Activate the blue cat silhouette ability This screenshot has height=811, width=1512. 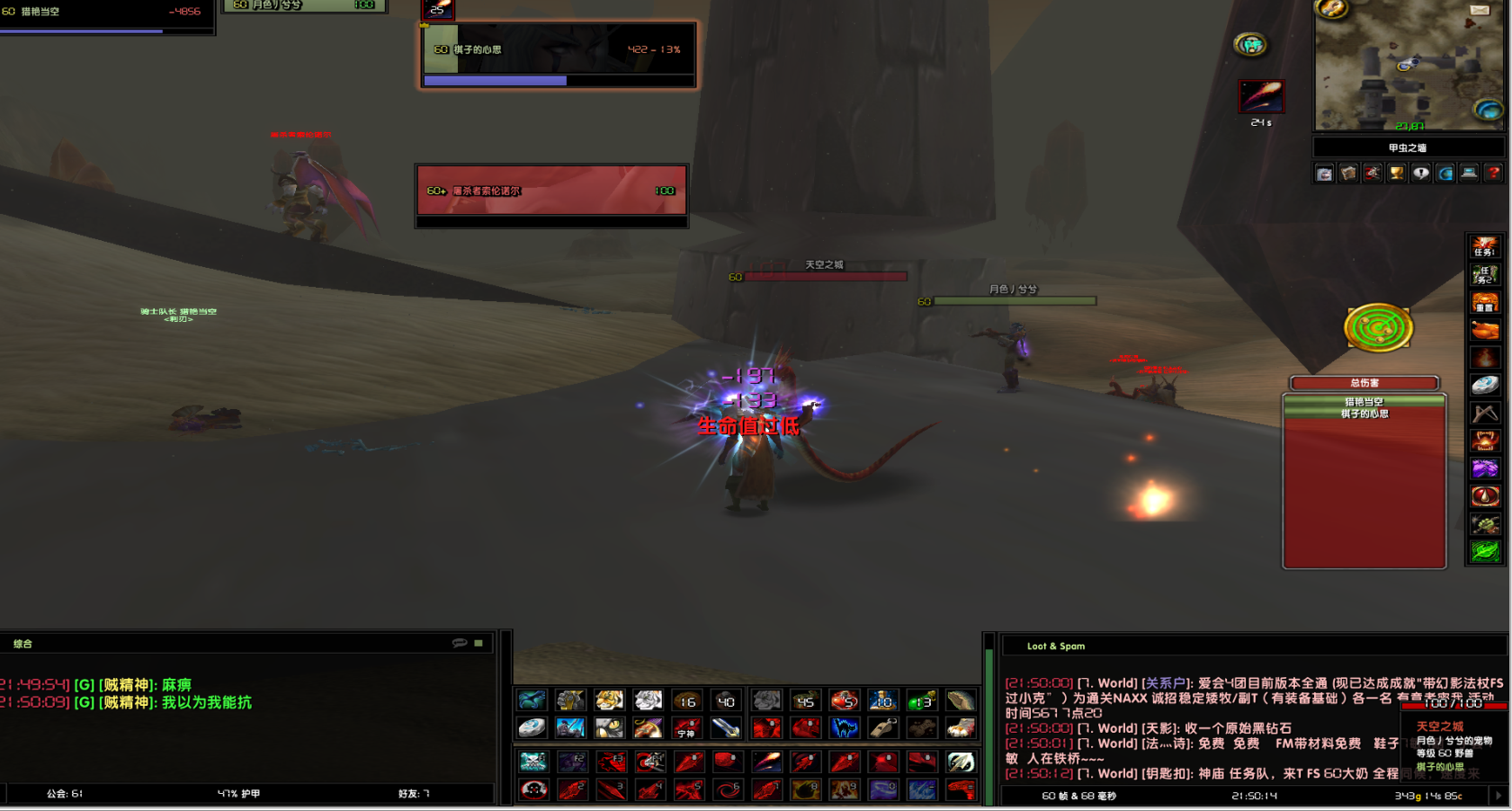point(844,726)
